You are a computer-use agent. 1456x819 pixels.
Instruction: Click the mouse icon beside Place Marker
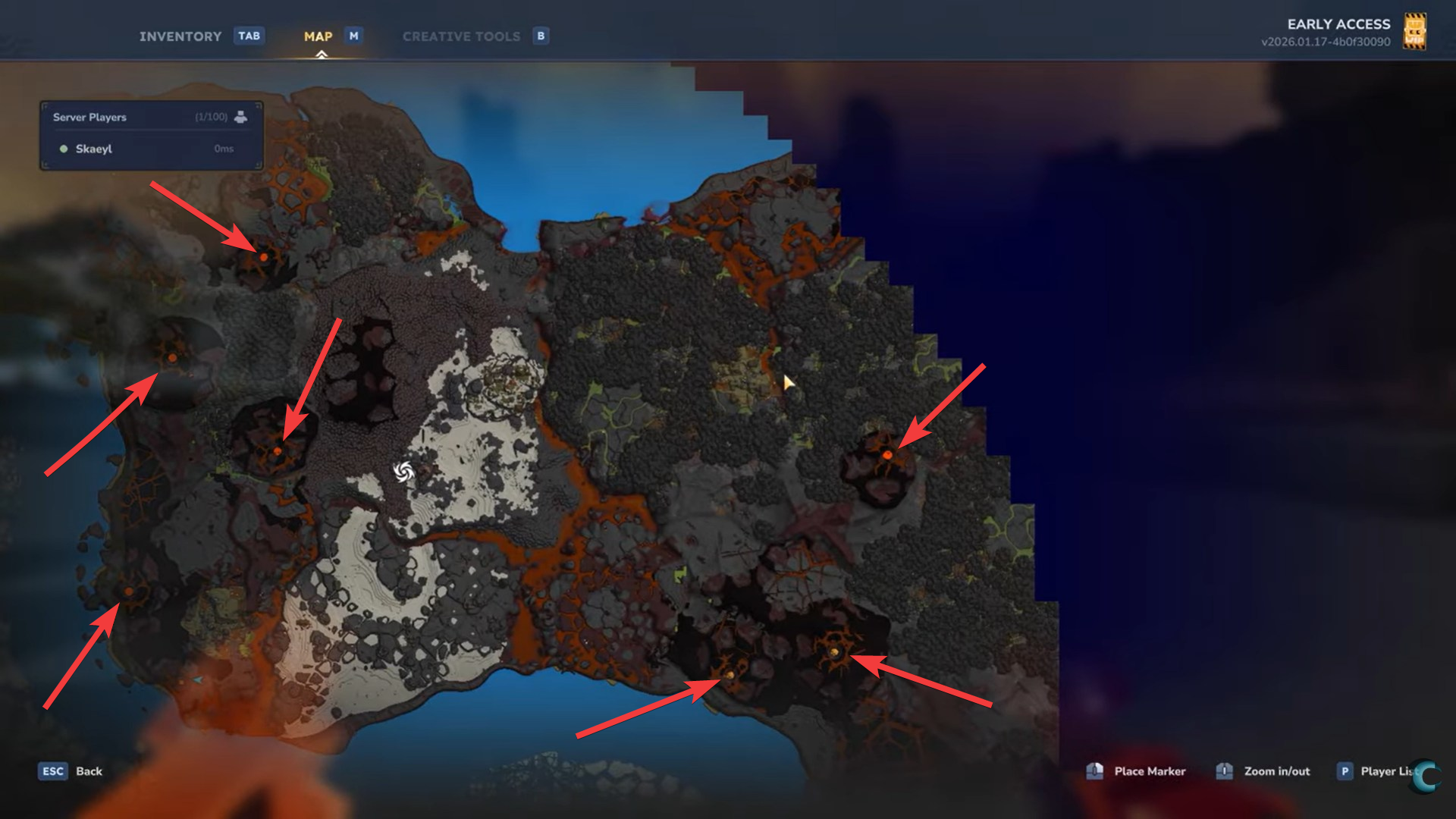[1095, 770]
